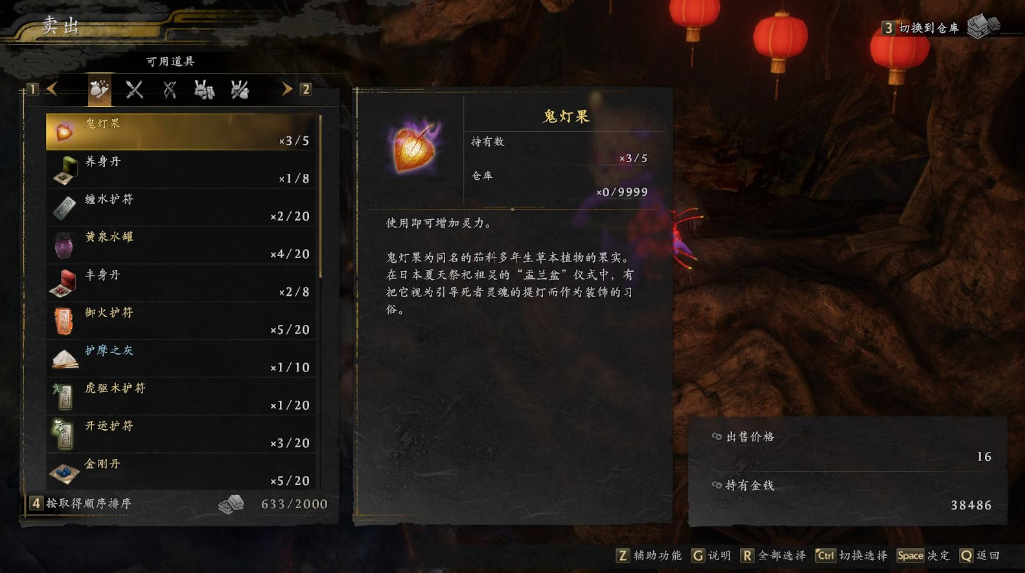Go to the next category with right arrow
Viewport: 1025px width, 573px height.
pos(286,89)
